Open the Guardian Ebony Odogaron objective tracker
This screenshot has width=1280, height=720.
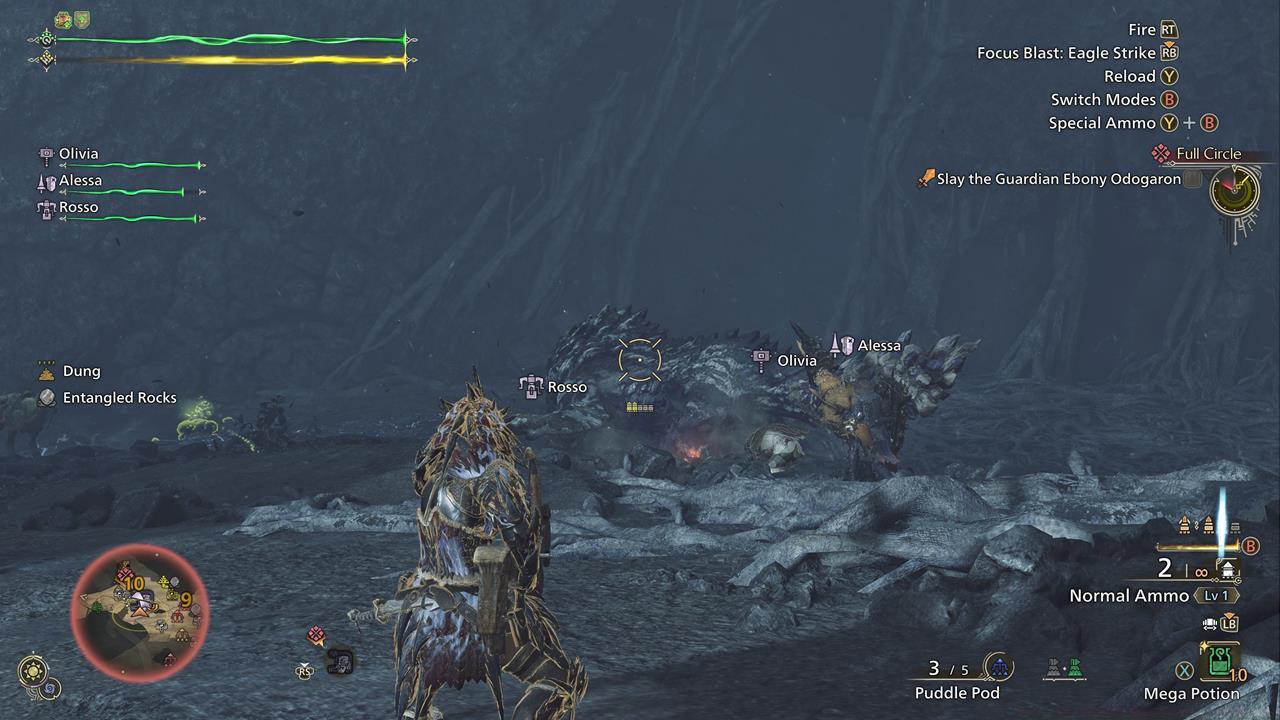point(1058,180)
